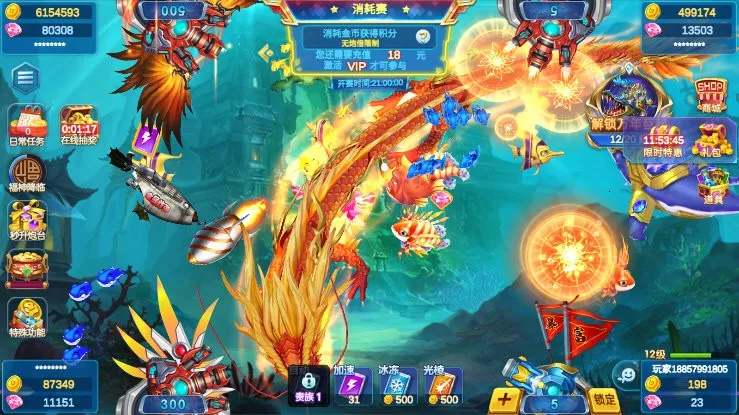This screenshot has width=739, height=415.
Task: Open the 消耗赛 tournament banner
Action: [369, 40]
